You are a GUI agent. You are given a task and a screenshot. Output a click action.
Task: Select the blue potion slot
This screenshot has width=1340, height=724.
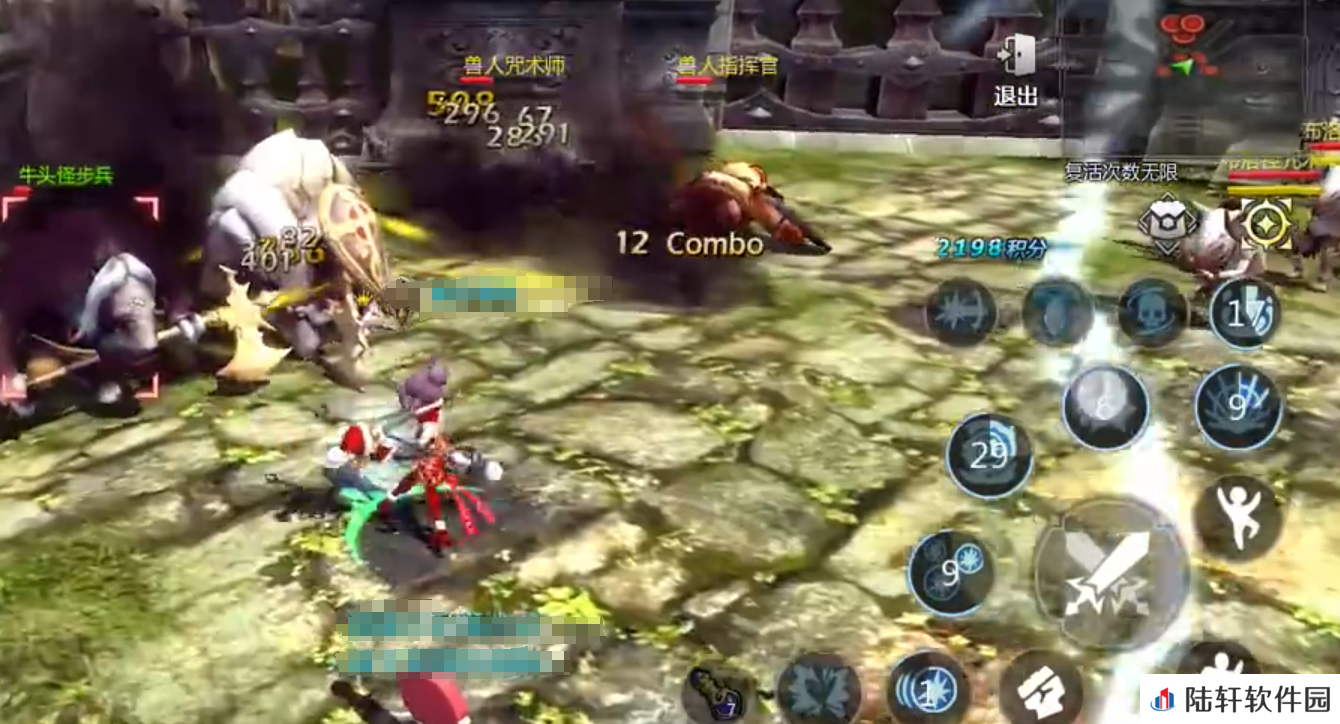click(717, 694)
